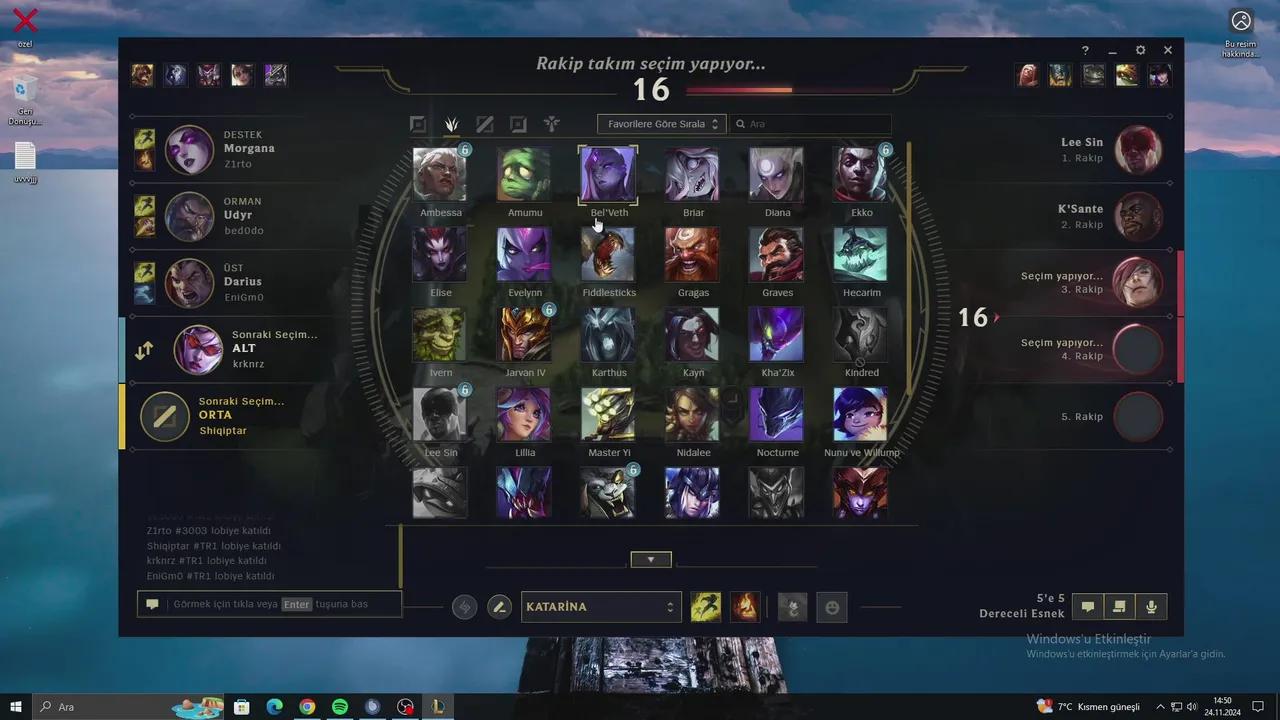Click the chat input field at the bottom
1280x720 pixels.
pos(268,604)
